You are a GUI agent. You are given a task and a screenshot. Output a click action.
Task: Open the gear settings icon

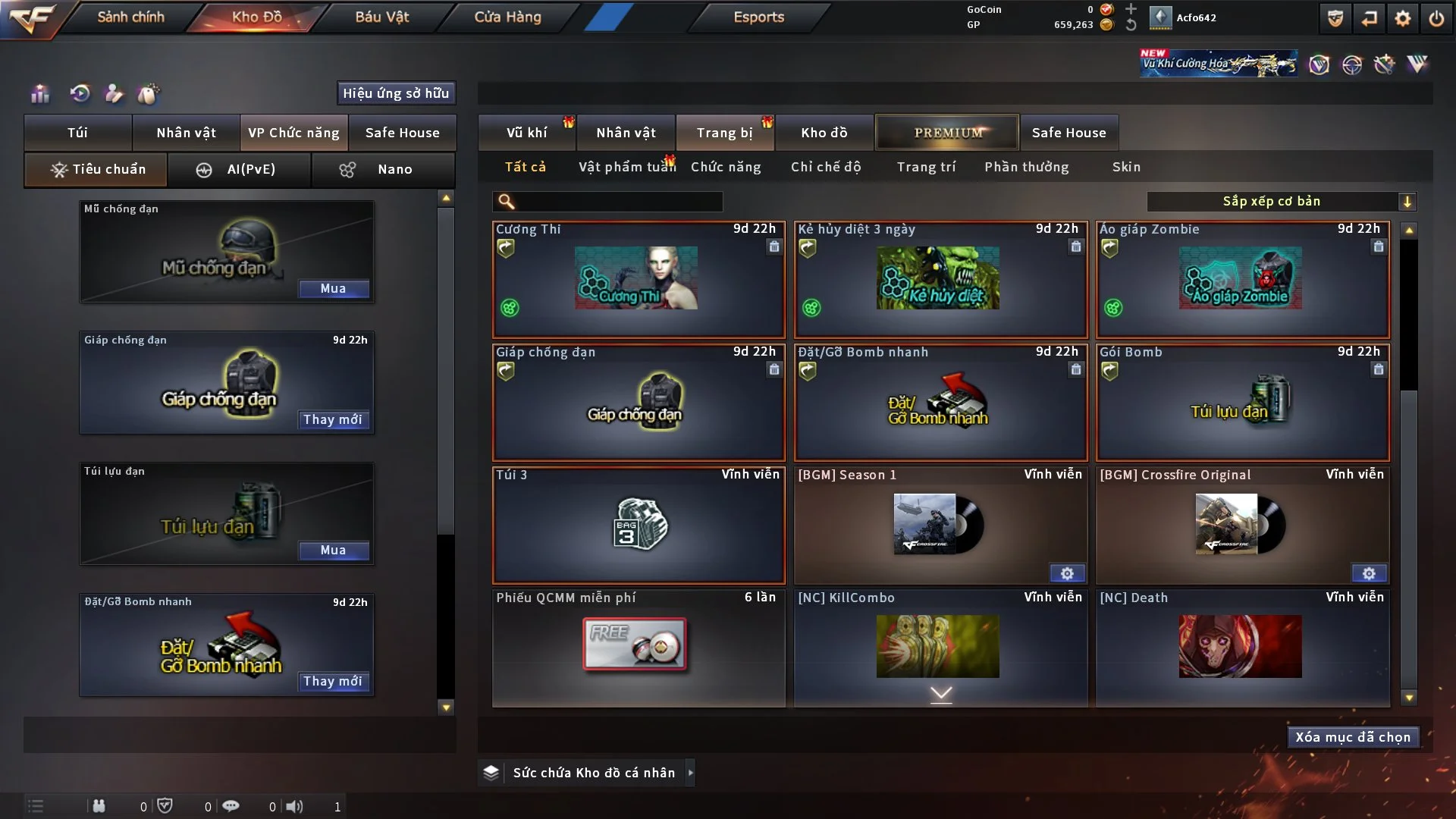tap(1403, 18)
